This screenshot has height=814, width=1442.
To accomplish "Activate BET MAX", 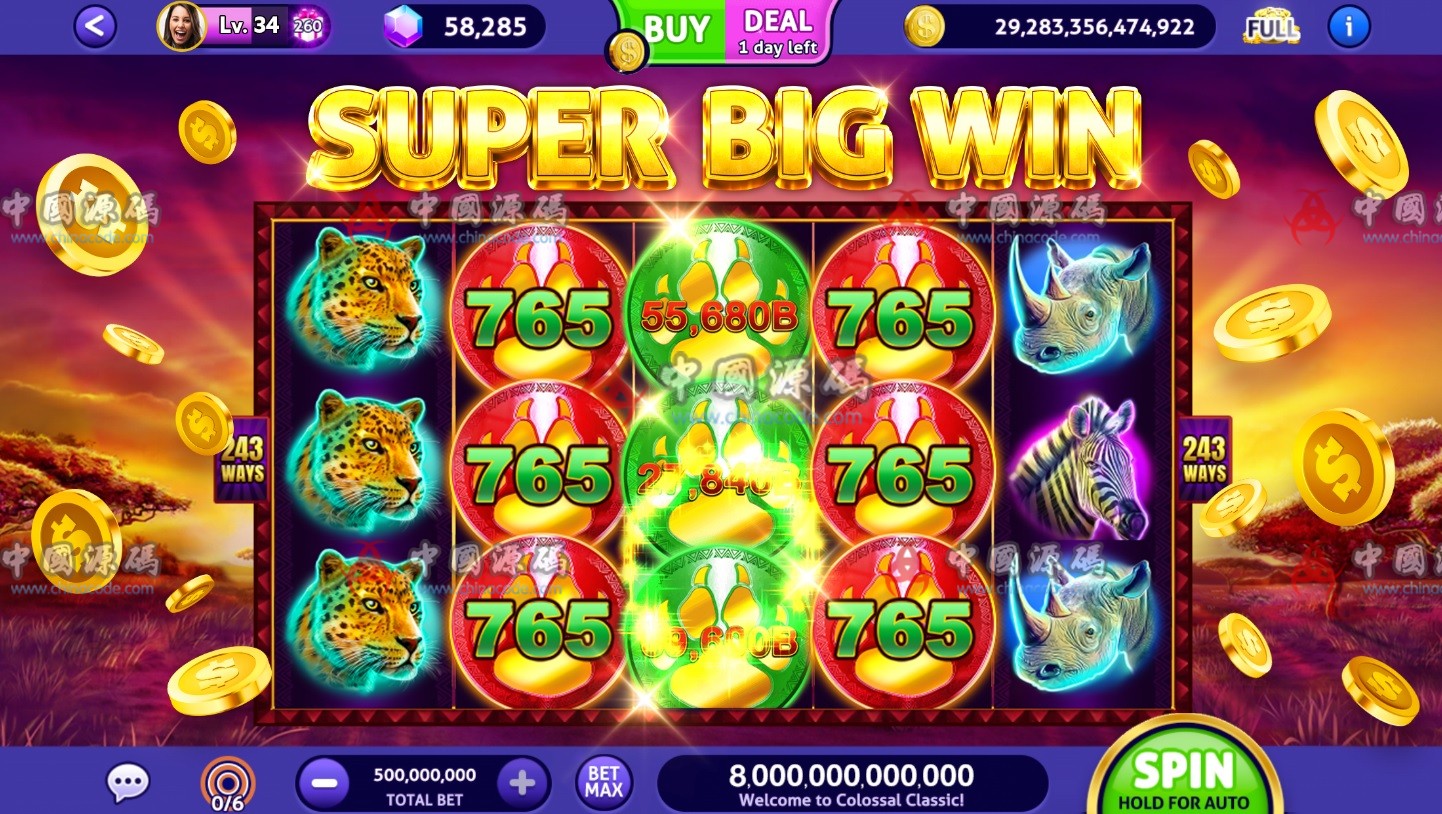I will click(x=602, y=781).
